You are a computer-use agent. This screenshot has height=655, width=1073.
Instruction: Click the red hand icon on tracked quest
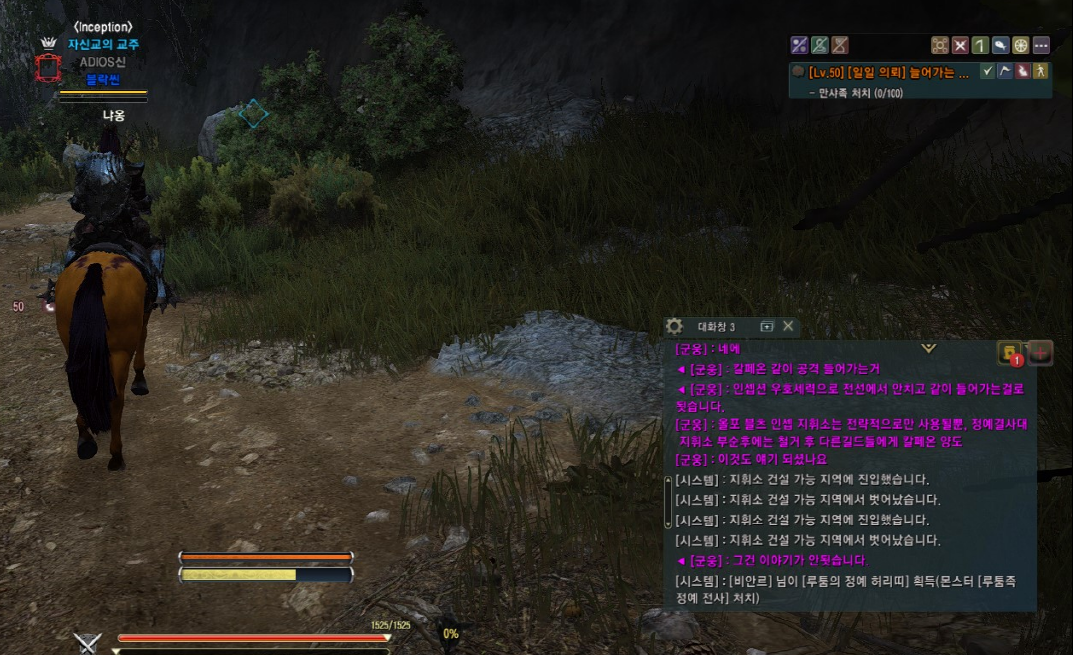1022,71
